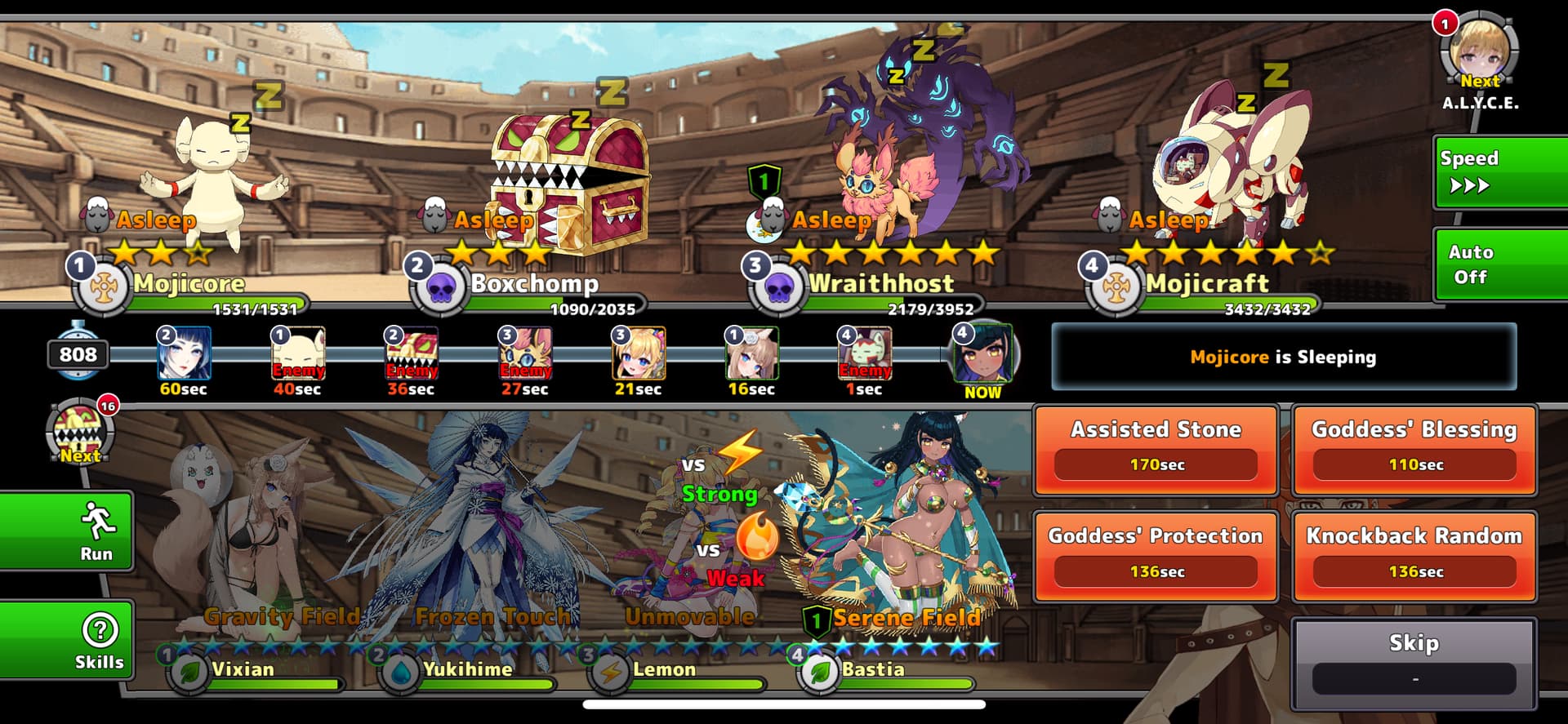Cast Goddess' Protection
The width and height of the screenshot is (1568, 724).
click(x=1156, y=557)
